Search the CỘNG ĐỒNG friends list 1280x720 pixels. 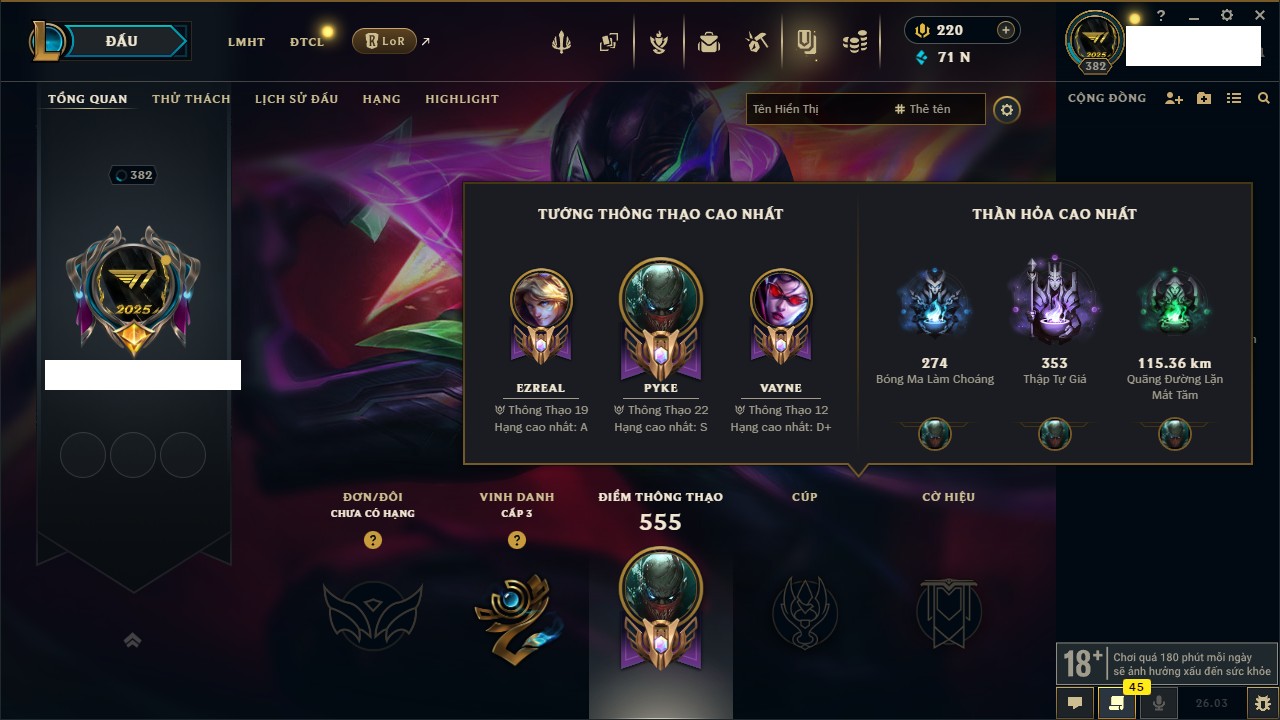point(1264,99)
